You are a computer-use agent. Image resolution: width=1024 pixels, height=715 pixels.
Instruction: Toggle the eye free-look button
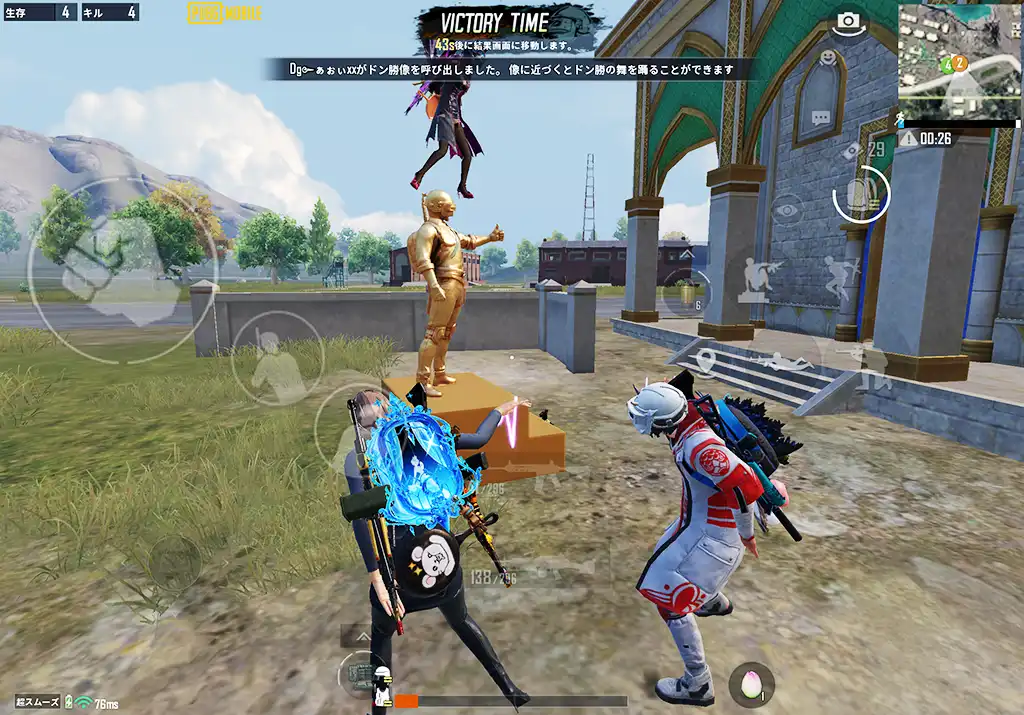(787, 211)
